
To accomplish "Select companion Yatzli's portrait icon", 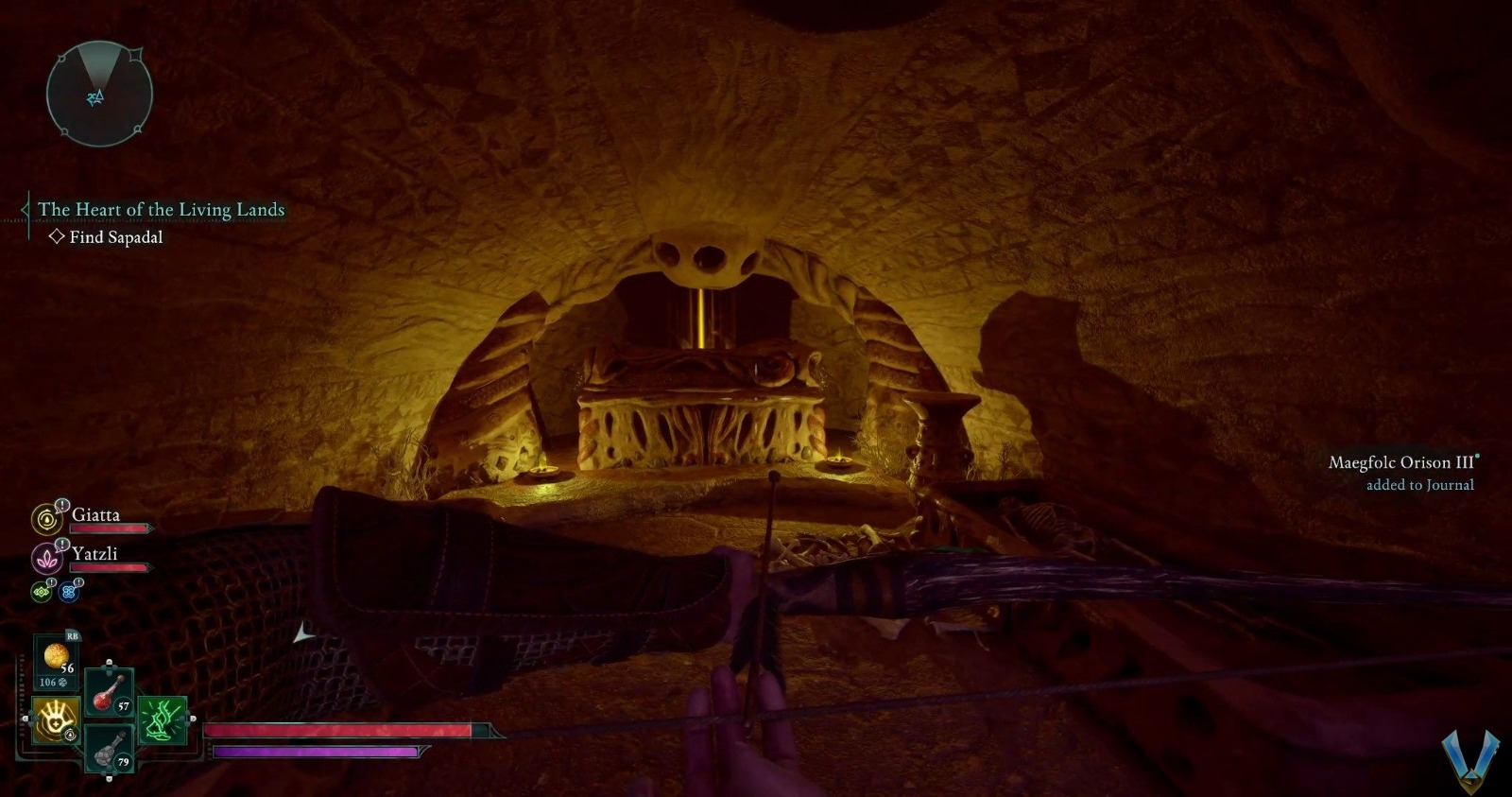I will (x=46, y=558).
